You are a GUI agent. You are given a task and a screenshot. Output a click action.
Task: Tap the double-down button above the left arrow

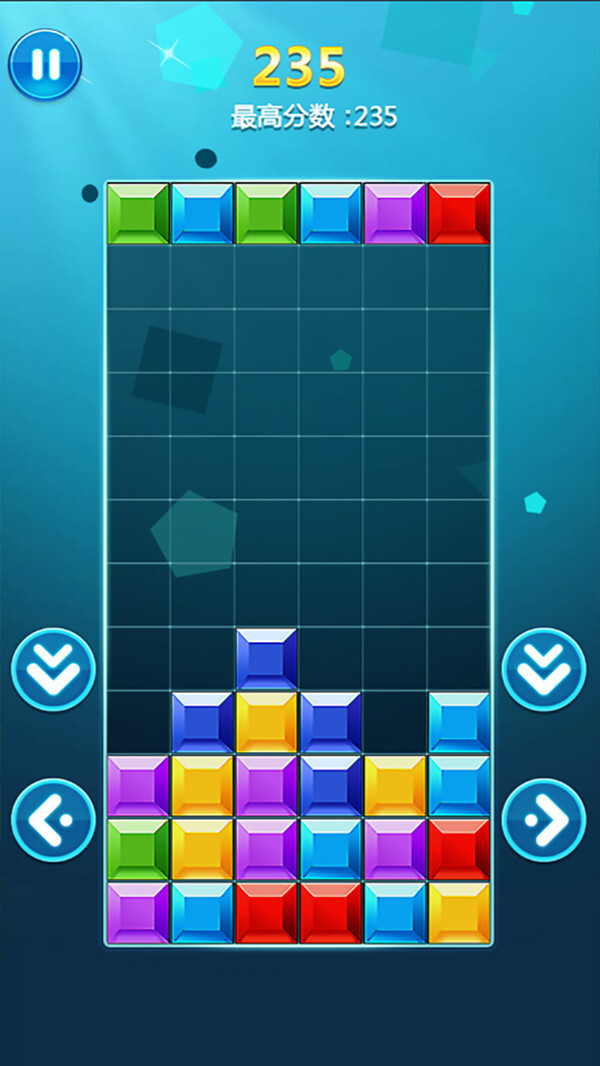click(x=53, y=669)
